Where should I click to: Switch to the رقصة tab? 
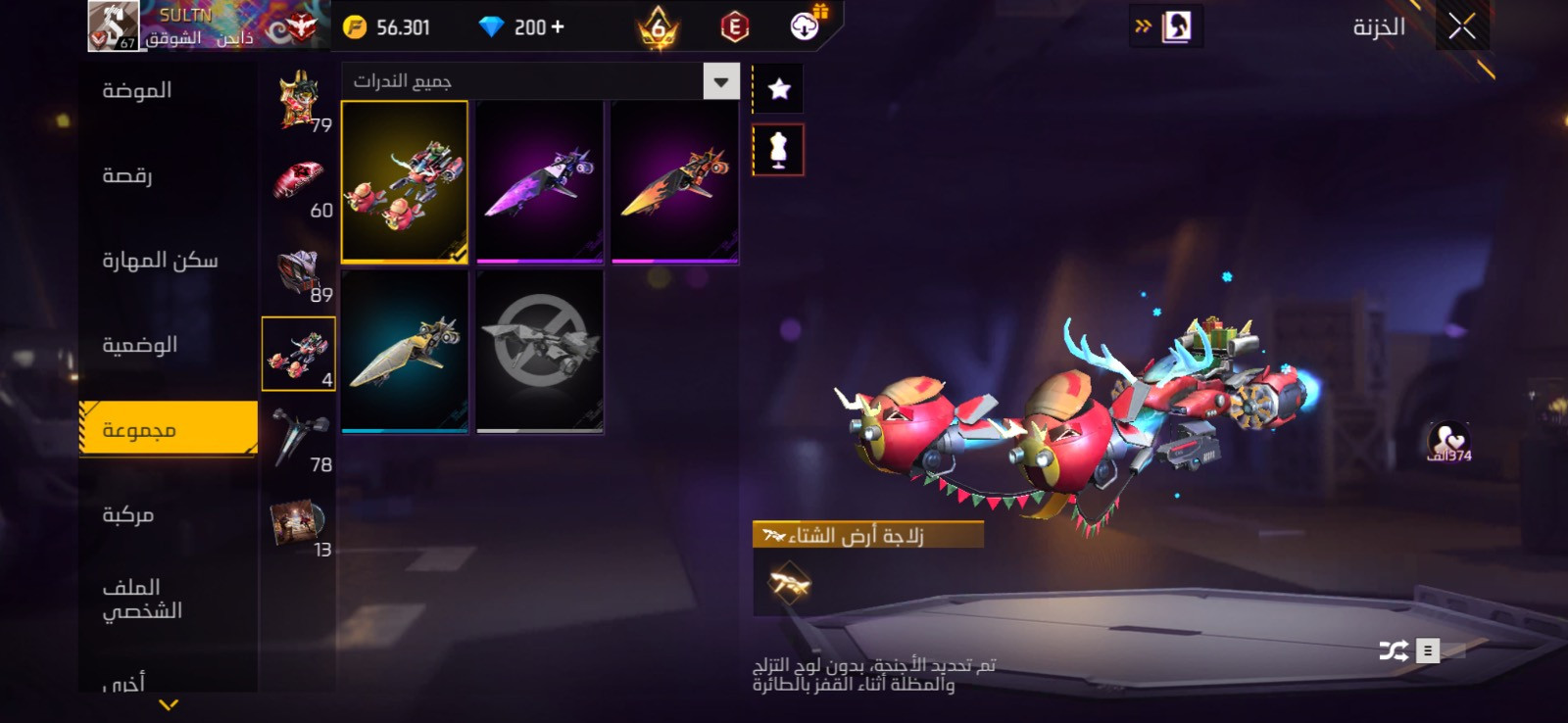point(127,176)
